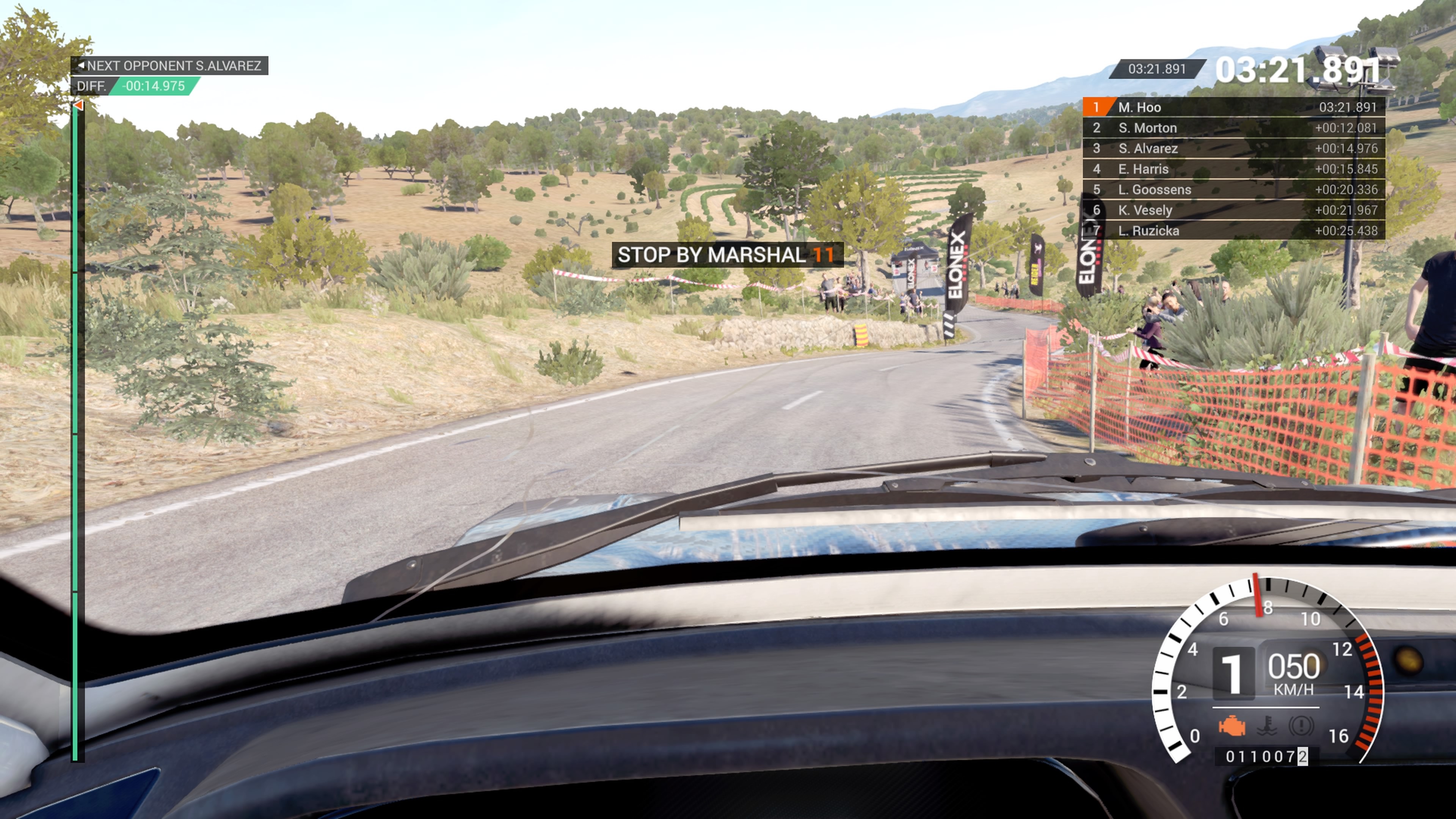Pick the L. Goossens standings row
Image resolution: width=1456 pixels, height=819 pixels.
(1233, 189)
